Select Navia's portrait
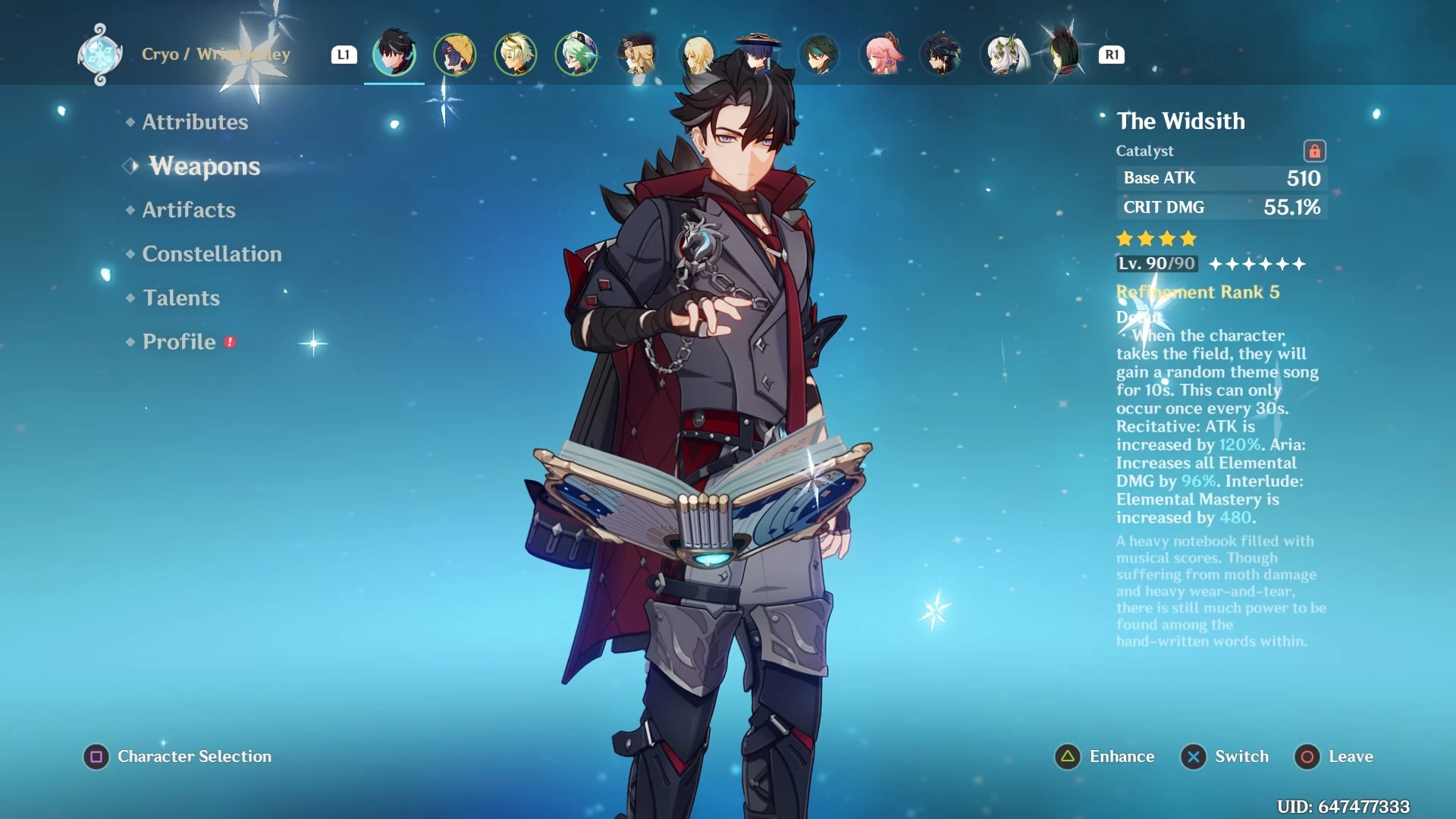The height and width of the screenshot is (819, 1456). point(637,54)
